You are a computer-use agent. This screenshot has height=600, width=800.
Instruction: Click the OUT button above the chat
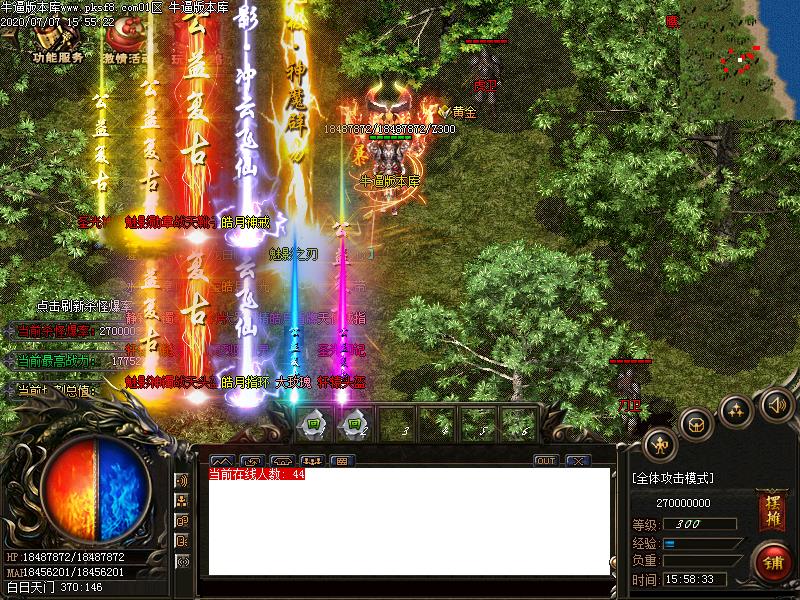pyautogui.click(x=545, y=461)
